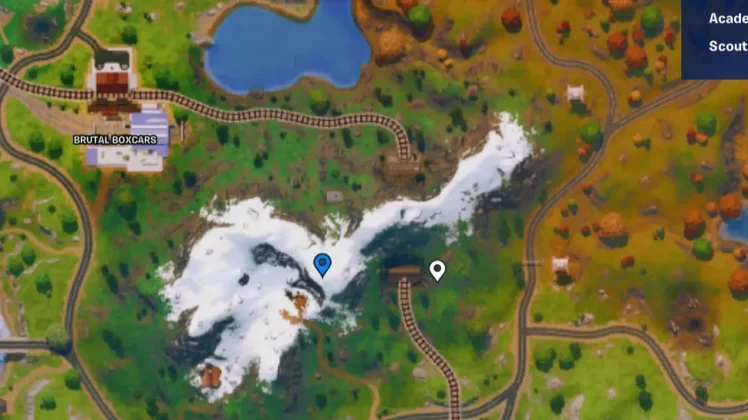Select the white map pin marker

(x=437, y=270)
